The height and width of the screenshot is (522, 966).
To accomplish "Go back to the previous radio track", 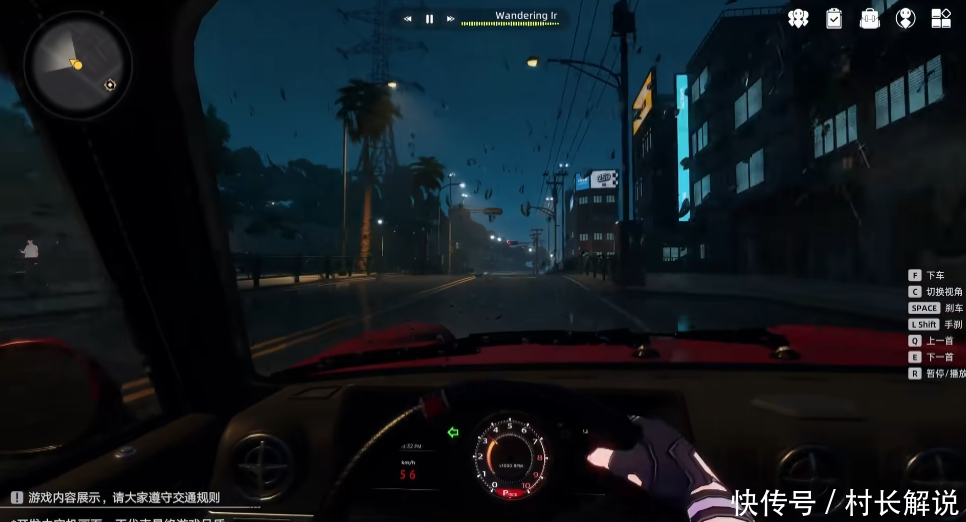I will [408, 19].
